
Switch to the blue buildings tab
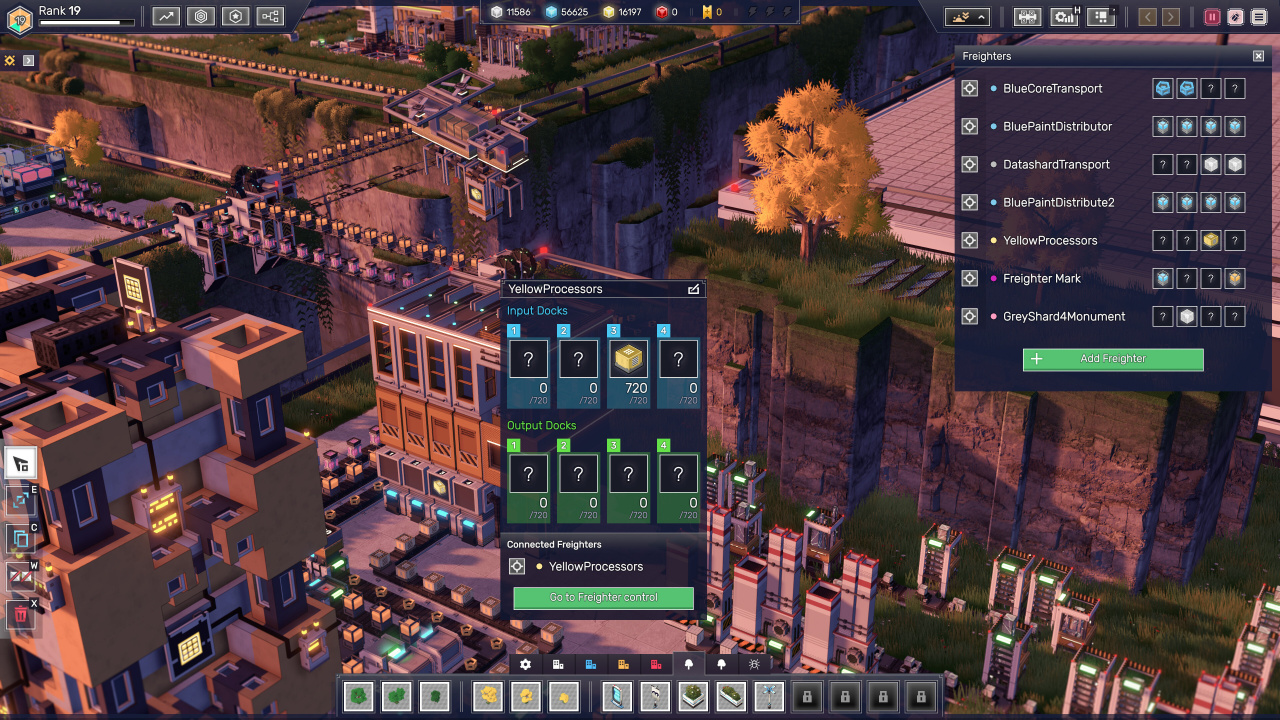tap(591, 664)
